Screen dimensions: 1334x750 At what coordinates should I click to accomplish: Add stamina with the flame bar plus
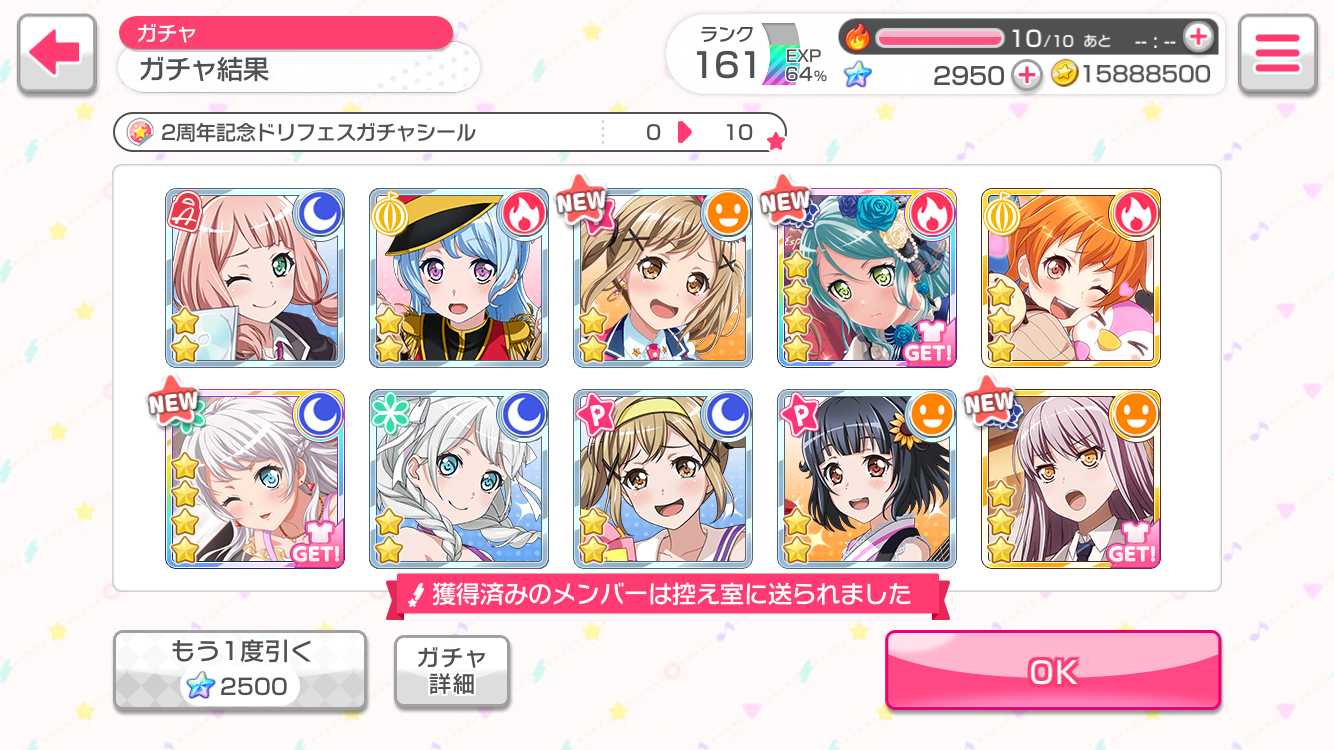tap(1197, 38)
